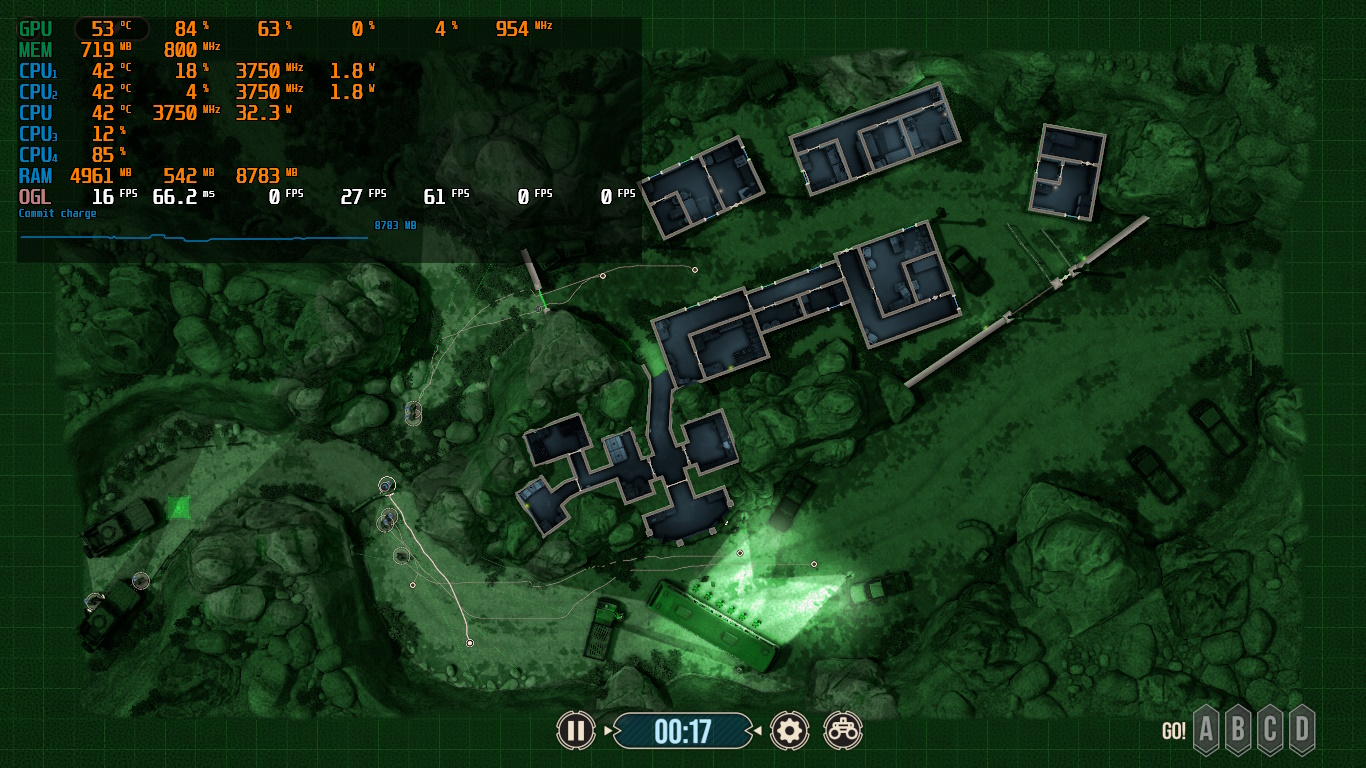
Task: Toggle the night vision goggles icon
Action: pyautogui.click(x=843, y=731)
